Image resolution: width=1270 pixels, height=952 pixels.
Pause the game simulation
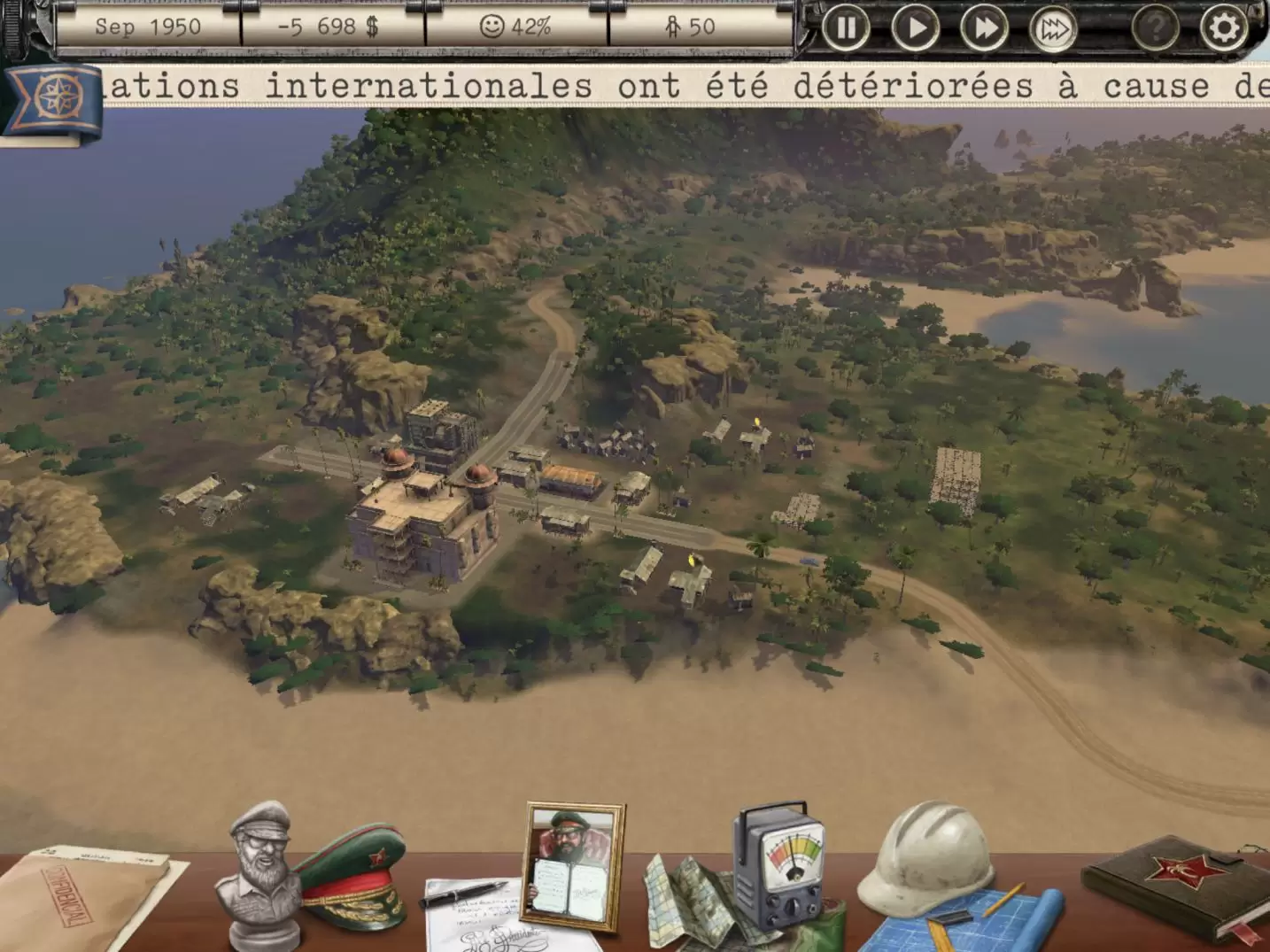click(846, 28)
